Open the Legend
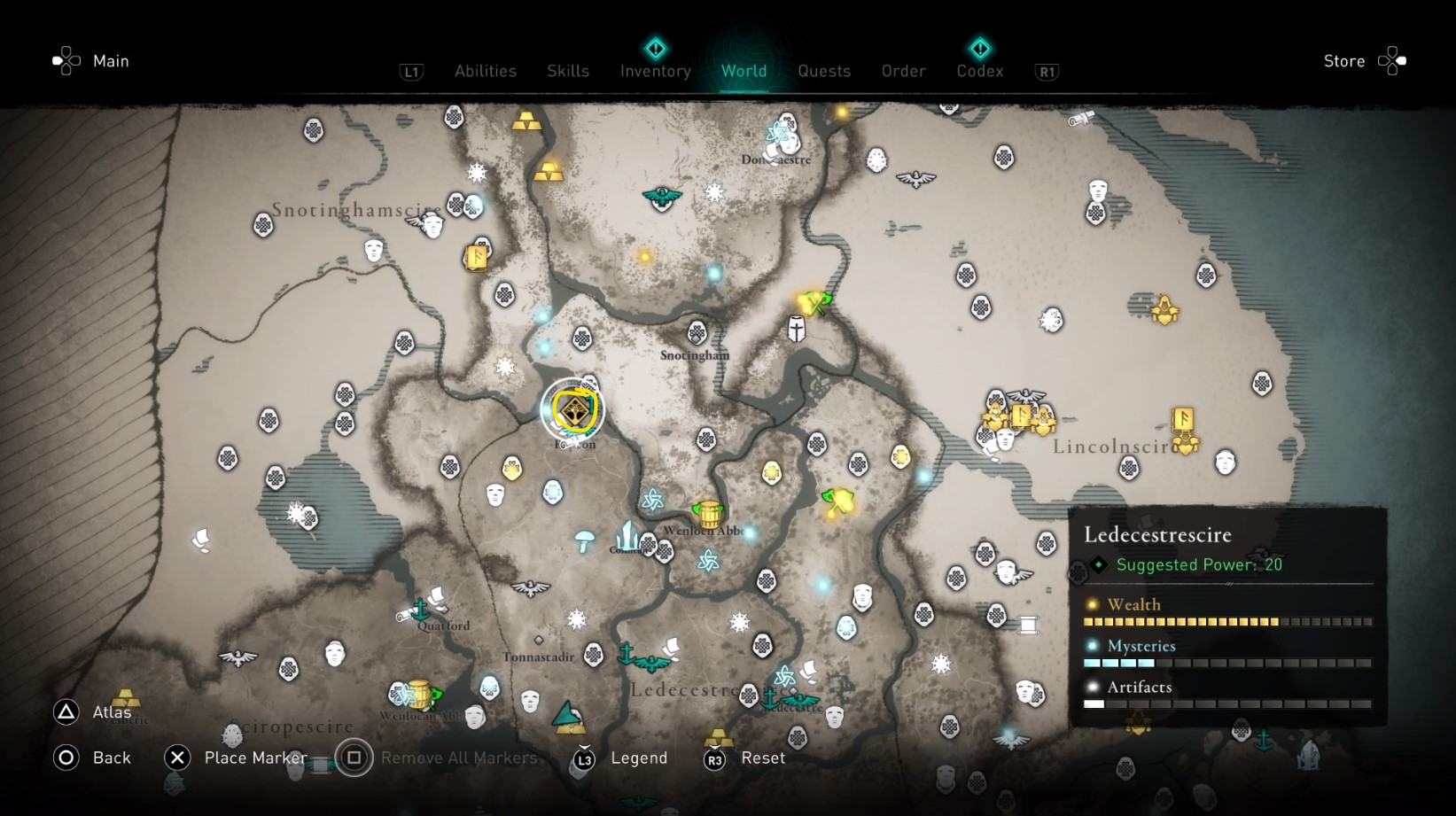 [x=638, y=758]
